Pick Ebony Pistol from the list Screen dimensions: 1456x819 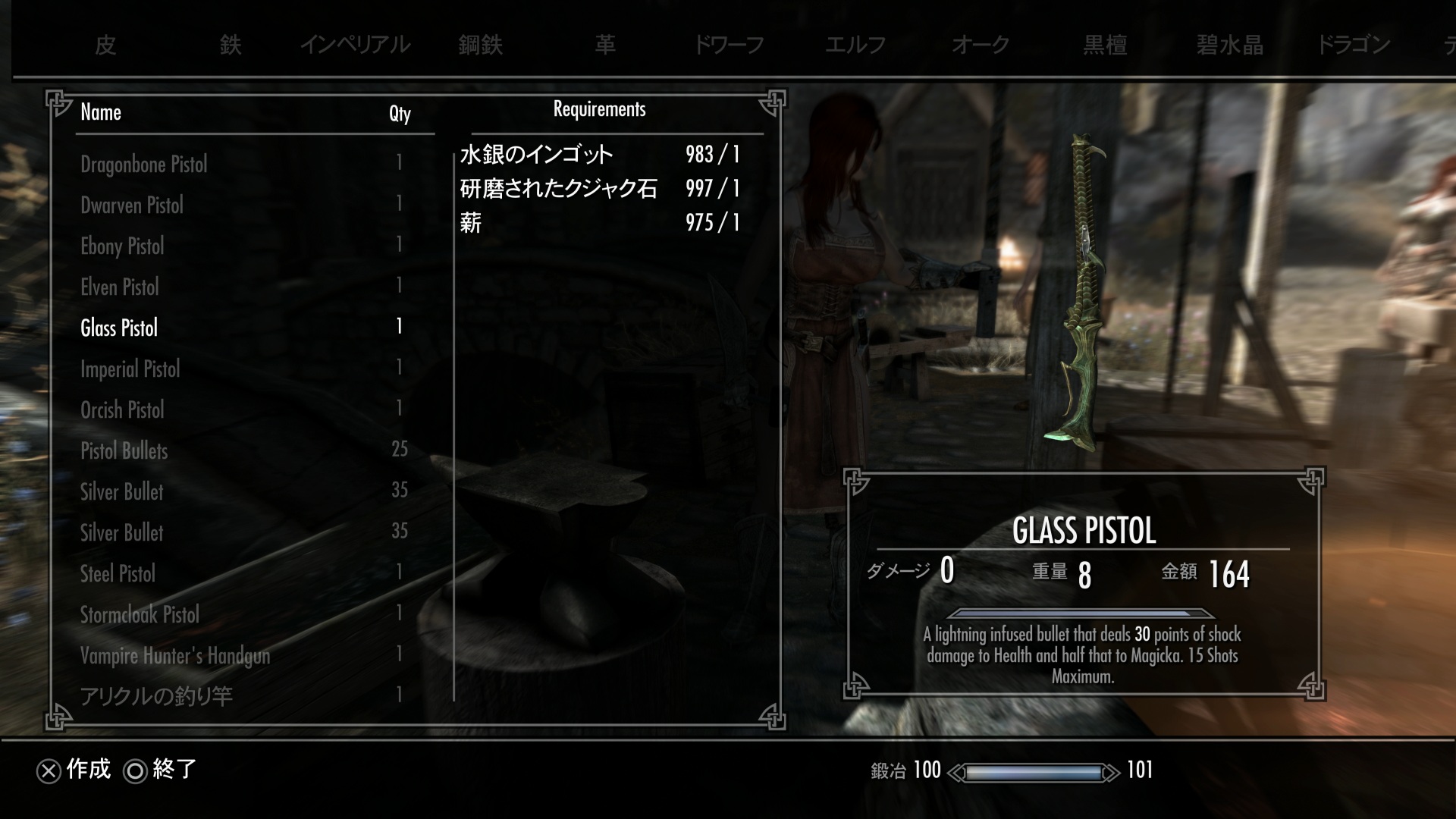(122, 246)
